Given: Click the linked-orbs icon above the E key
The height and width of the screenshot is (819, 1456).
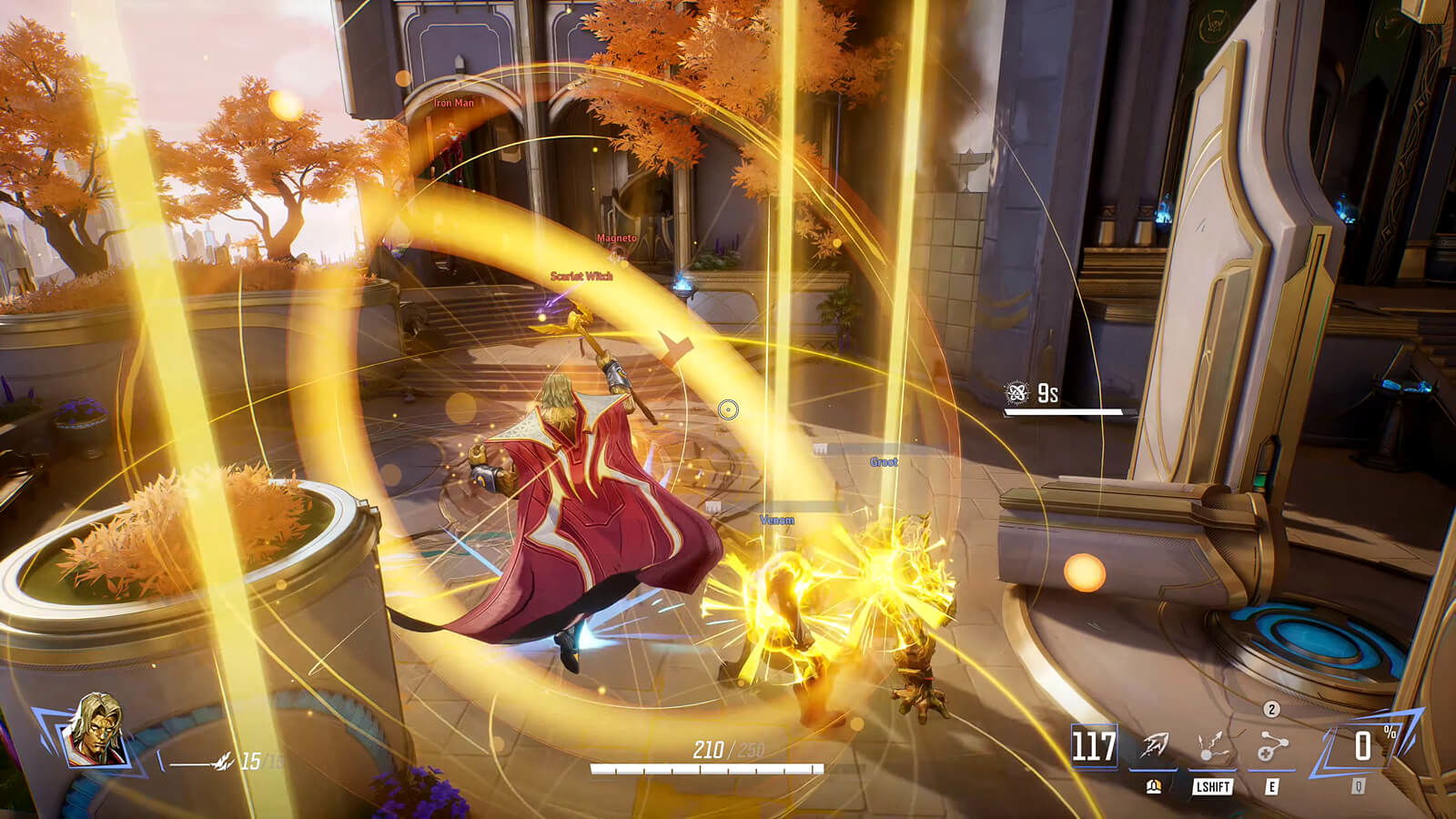Looking at the screenshot, I should 1272,744.
